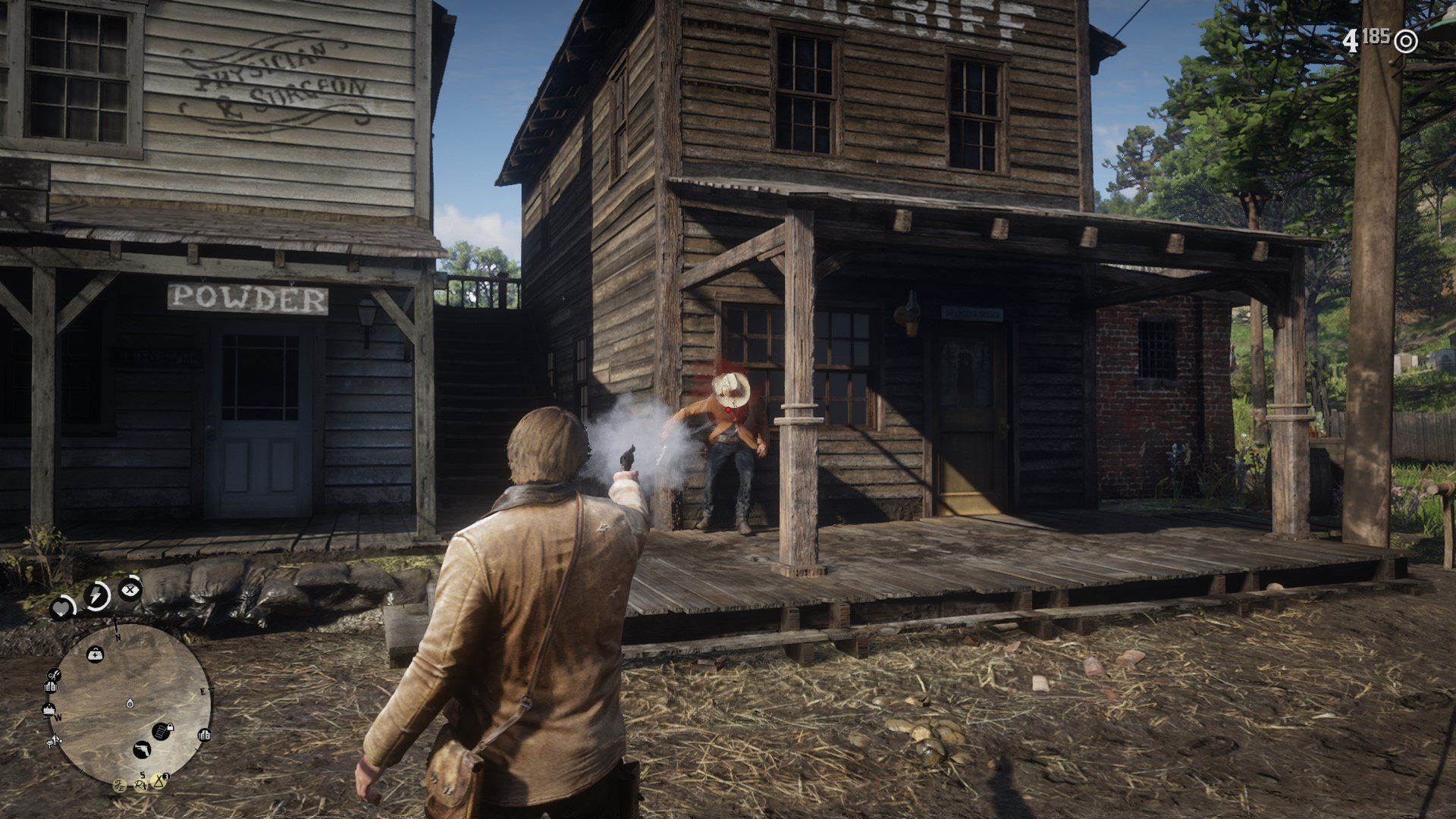Pick the yellow JE mission marker
The height and width of the screenshot is (819, 1456).
(x=120, y=785)
